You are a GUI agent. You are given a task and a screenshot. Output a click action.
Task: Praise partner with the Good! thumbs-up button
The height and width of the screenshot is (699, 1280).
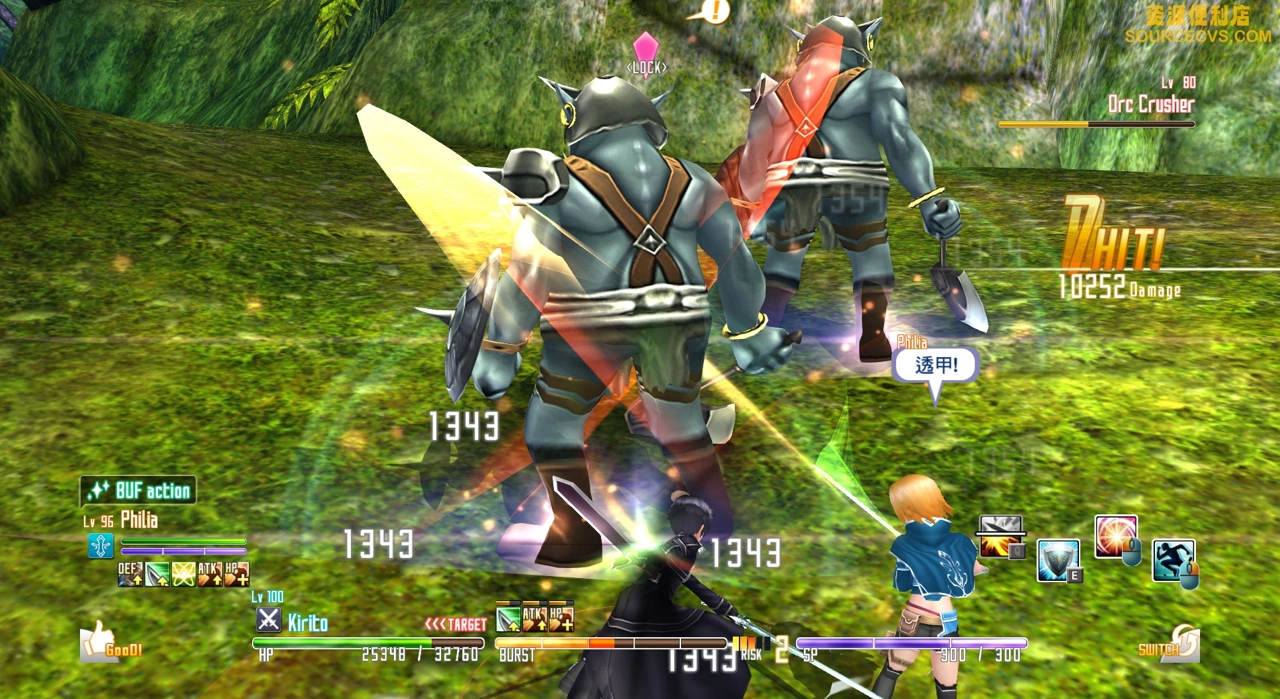coord(110,642)
